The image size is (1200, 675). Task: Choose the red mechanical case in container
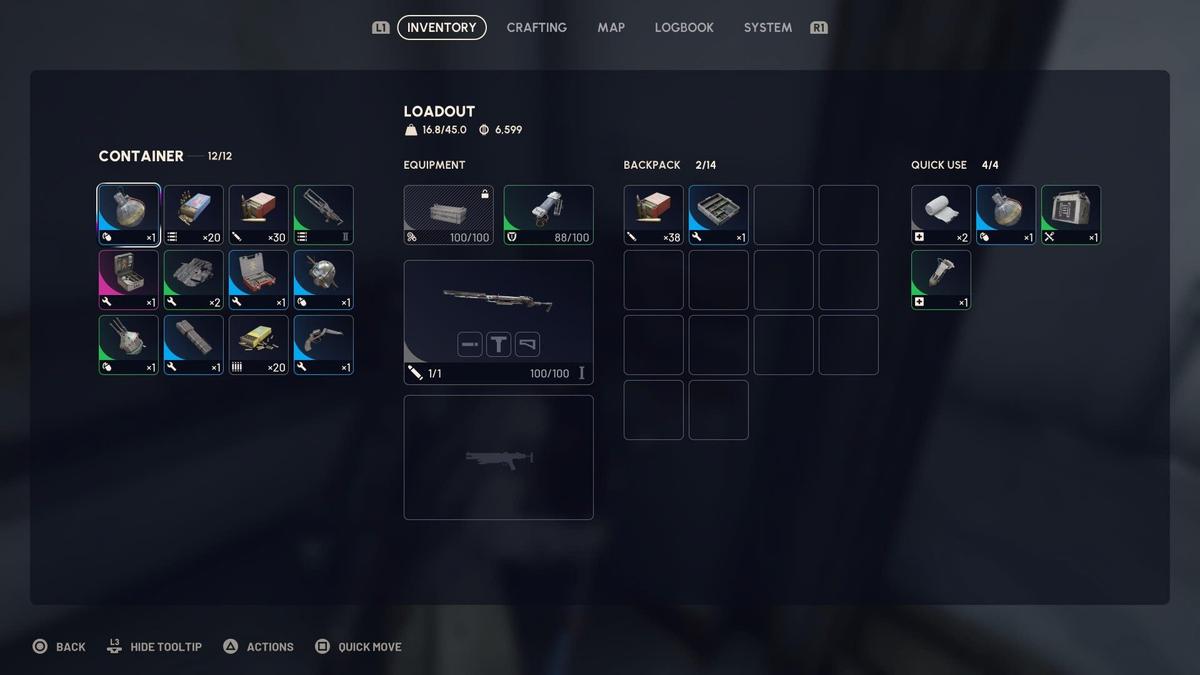(x=259, y=280)
